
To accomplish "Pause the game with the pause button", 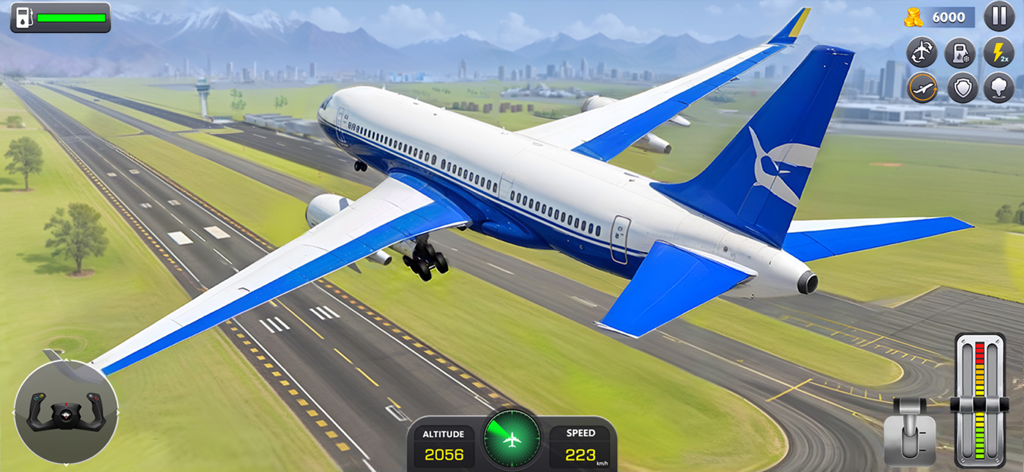I will pos(998,16).
